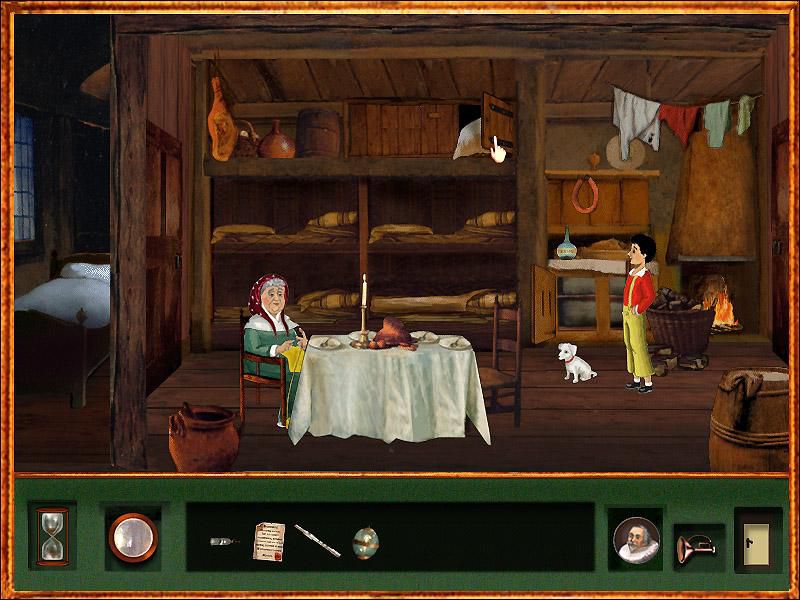Open the round magnifying glass tool
This screenshot has height=600, width=800.
pos(133,536)
